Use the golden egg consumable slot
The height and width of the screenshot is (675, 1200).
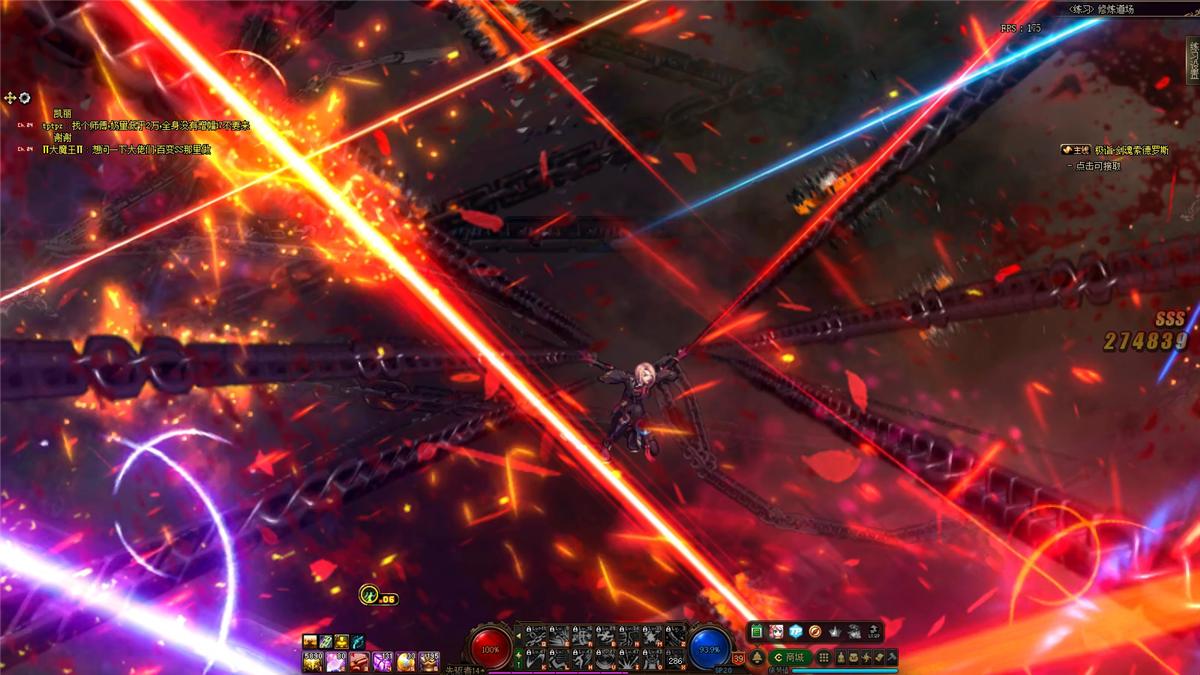406,661
